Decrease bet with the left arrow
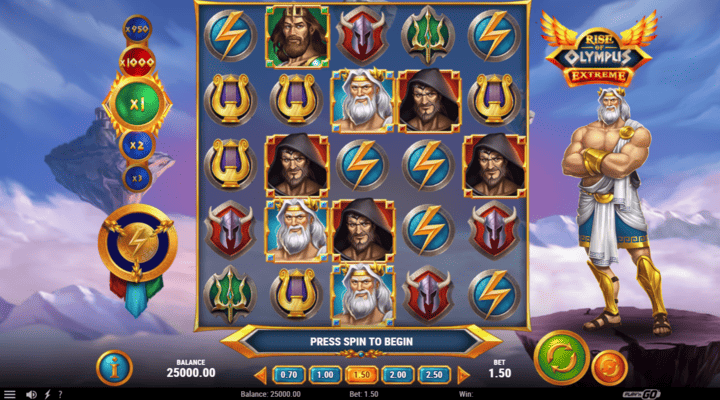720x400 pixels. point(260,375)
